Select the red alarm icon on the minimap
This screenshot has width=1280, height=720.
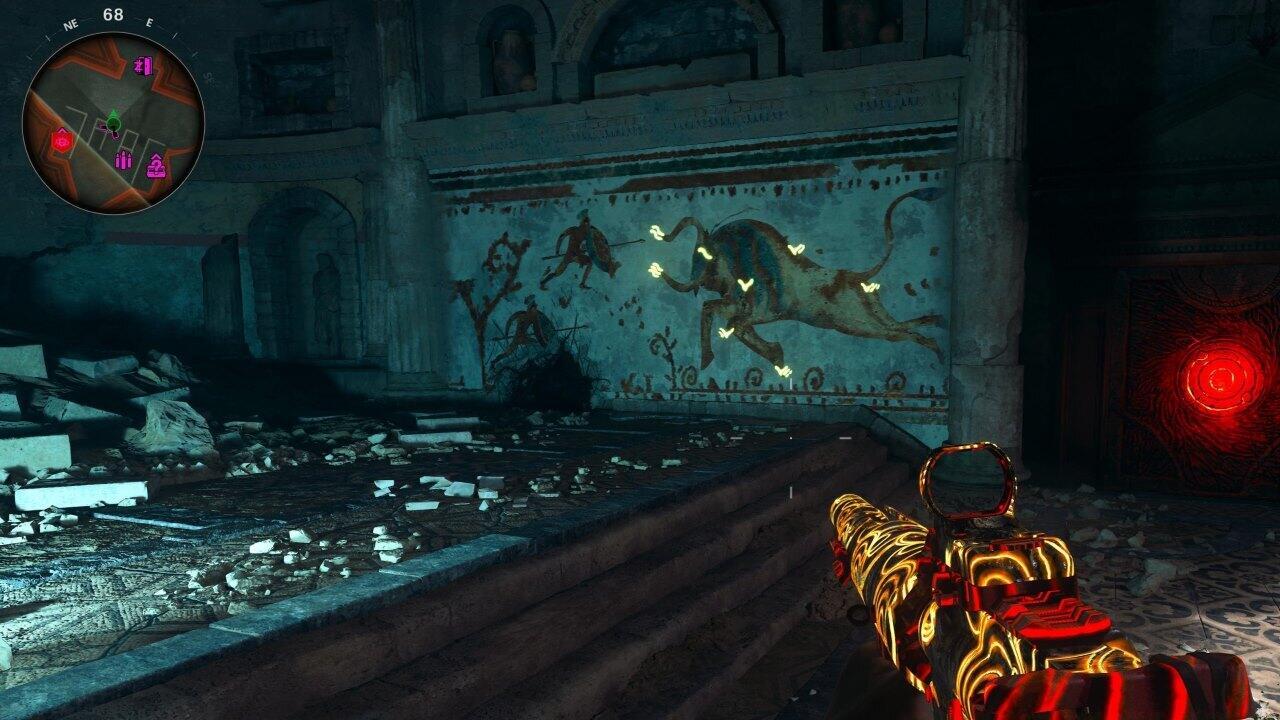coord(61,139)
